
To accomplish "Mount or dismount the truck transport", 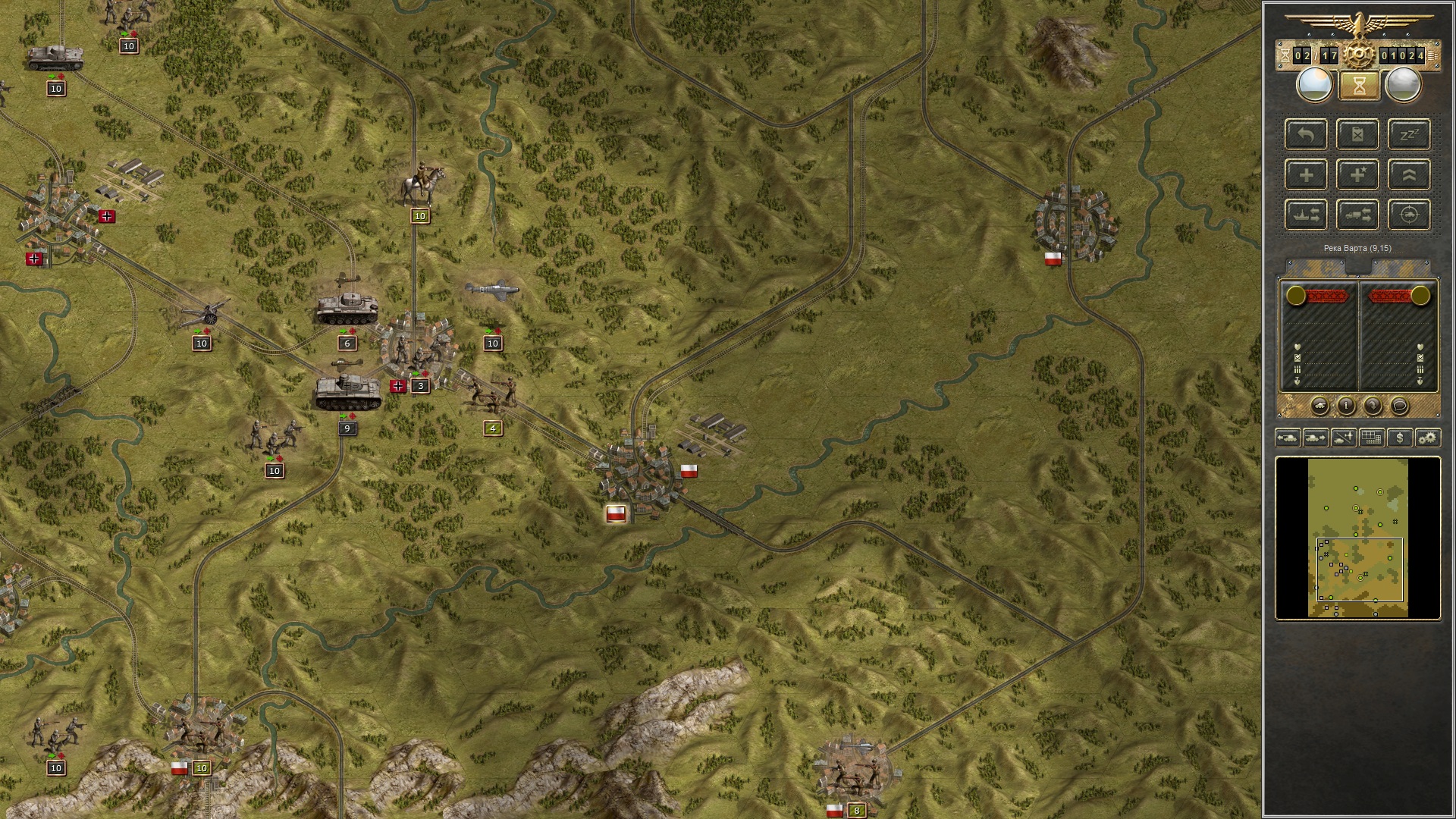I will pos(1357,215).
